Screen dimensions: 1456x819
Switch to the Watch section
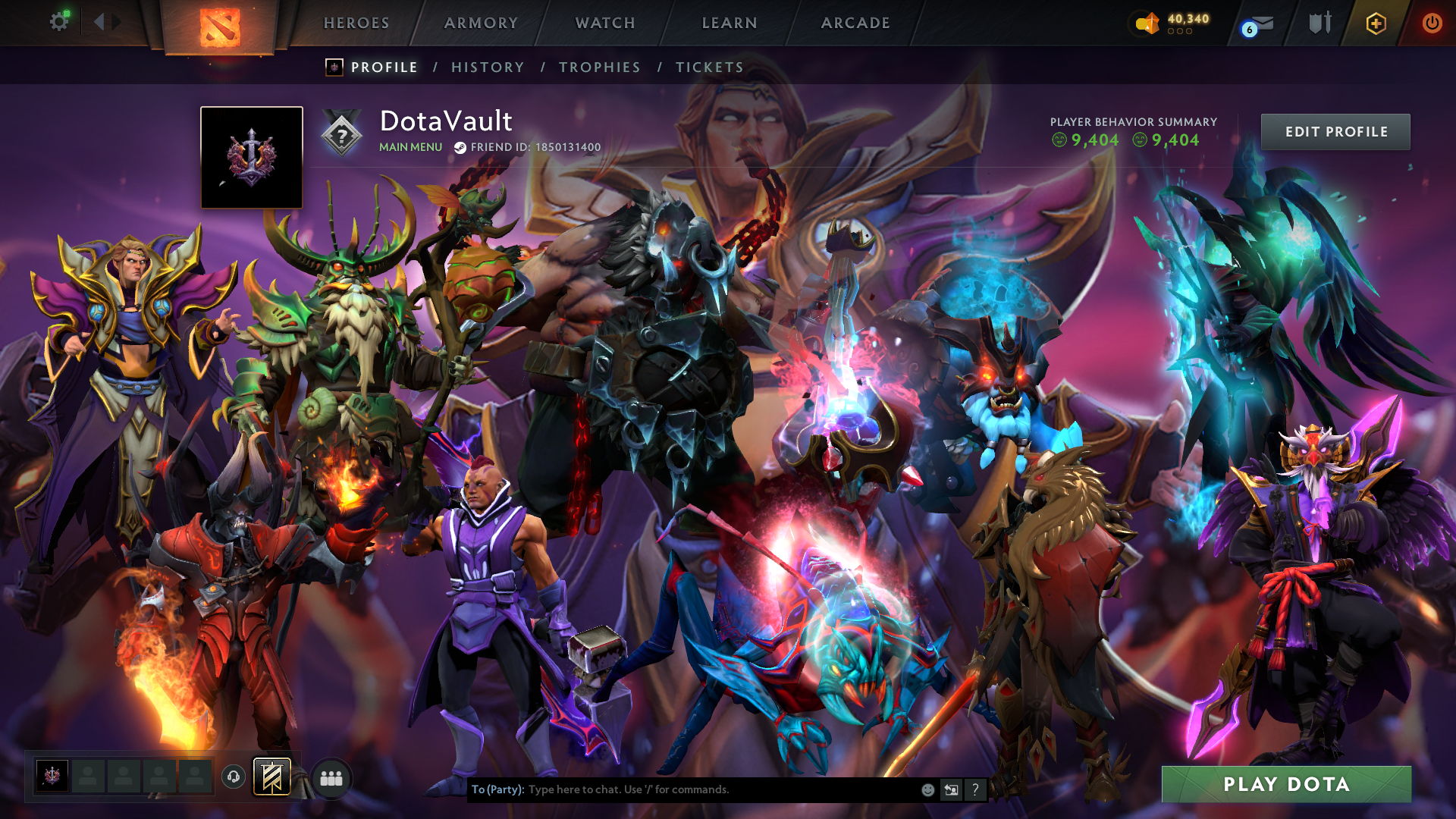(x=605, y=23)
